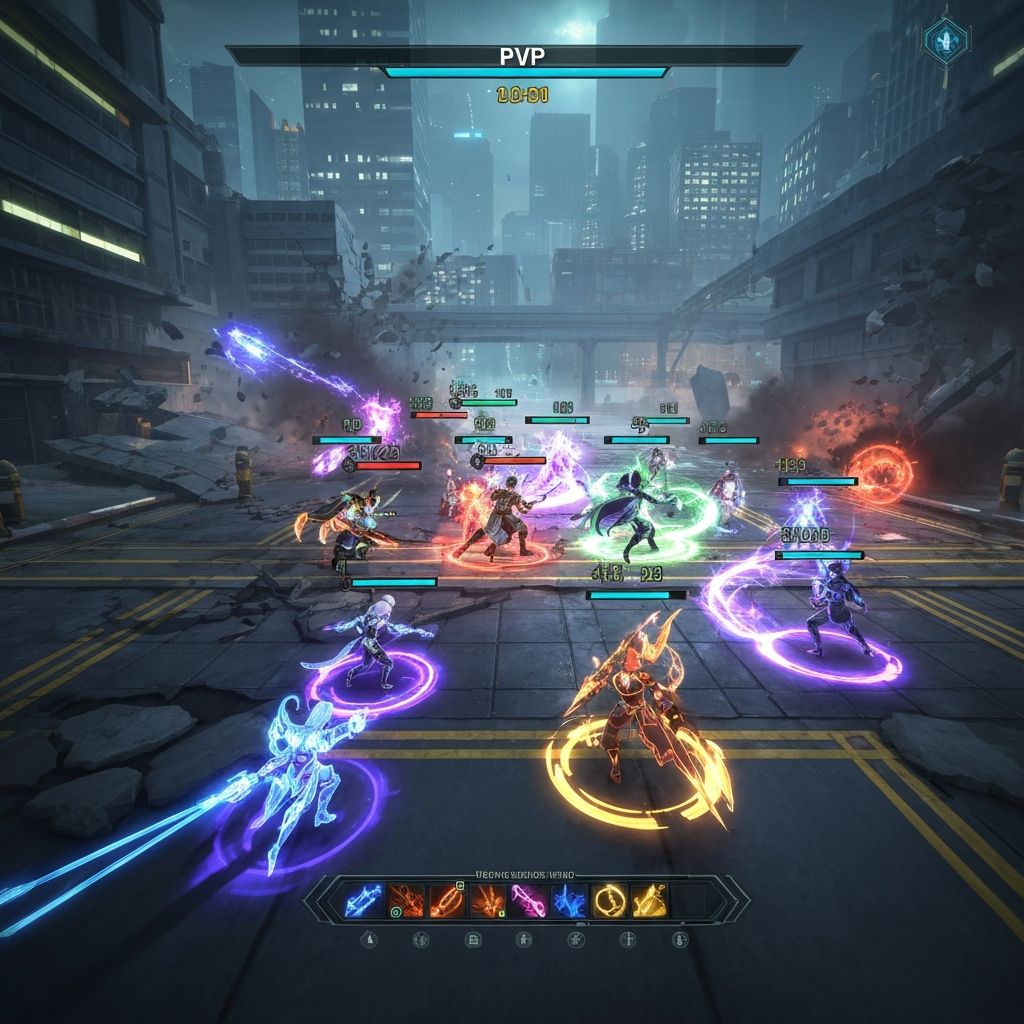This screenshot has width=1024, height=1024.
Task: Open the hexagonal emblem icon in the corner
Action: click(944, 41)
